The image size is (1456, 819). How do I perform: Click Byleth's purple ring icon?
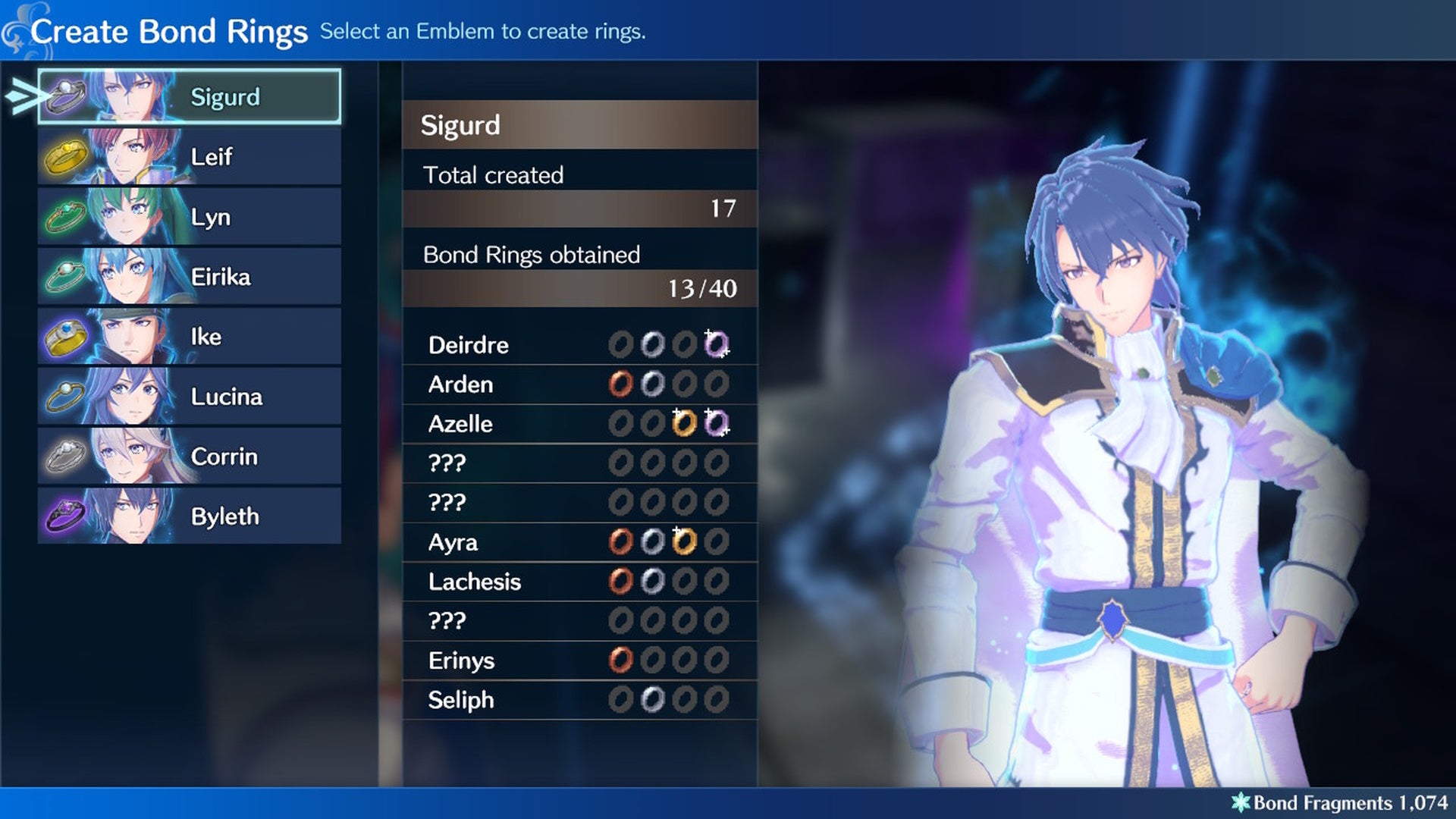pyautogui.click(x=67, y=514)
